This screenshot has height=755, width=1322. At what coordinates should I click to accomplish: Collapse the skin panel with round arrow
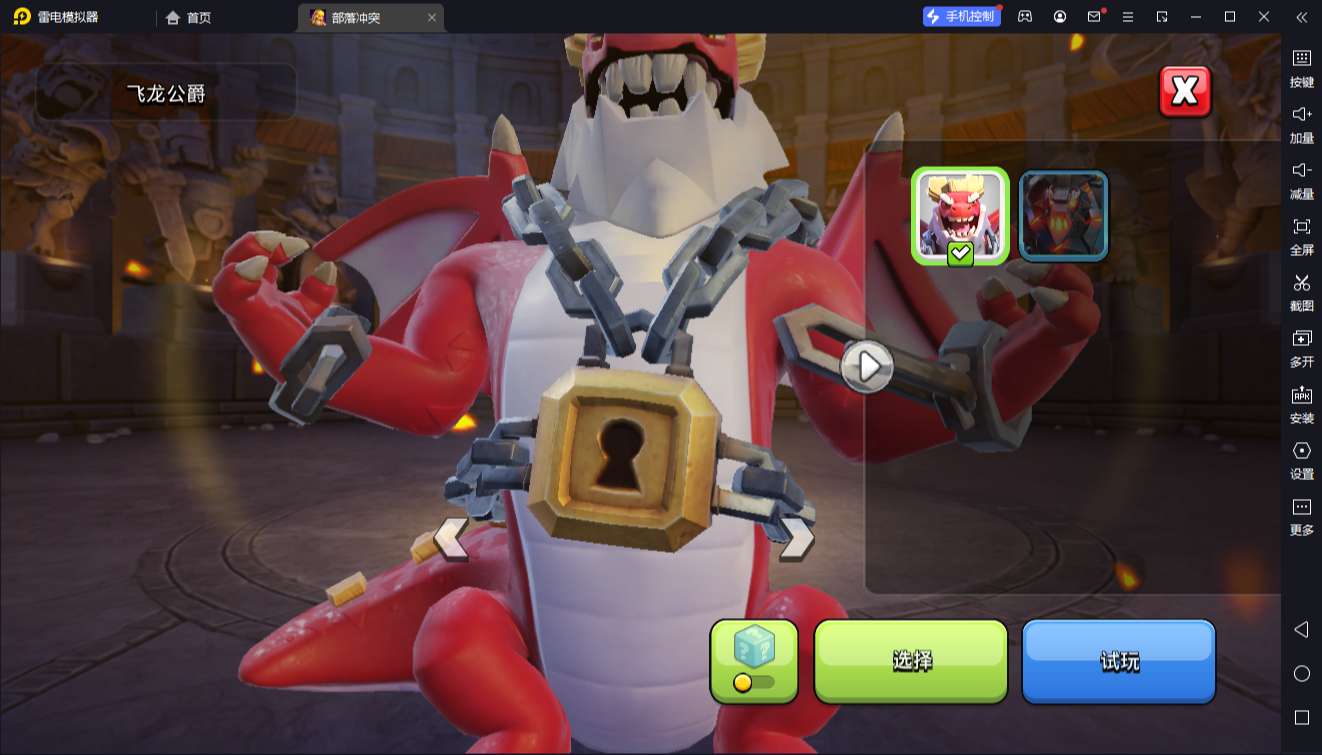click(867, 366)
